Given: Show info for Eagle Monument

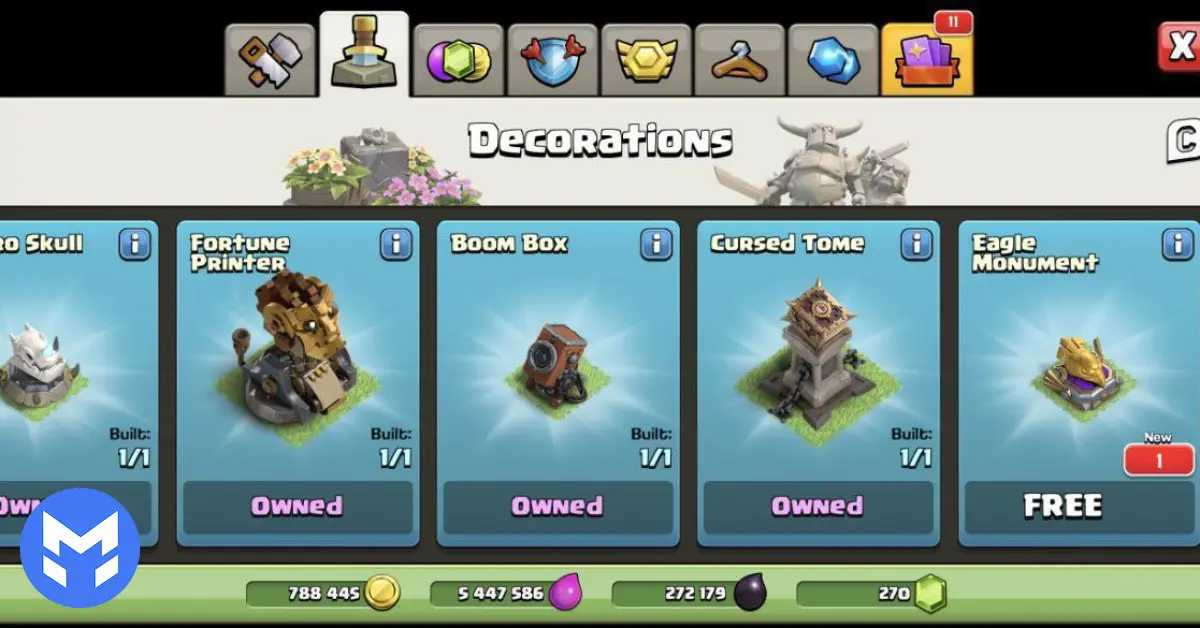Looking at the screenshot, I should pos(1176,244).
